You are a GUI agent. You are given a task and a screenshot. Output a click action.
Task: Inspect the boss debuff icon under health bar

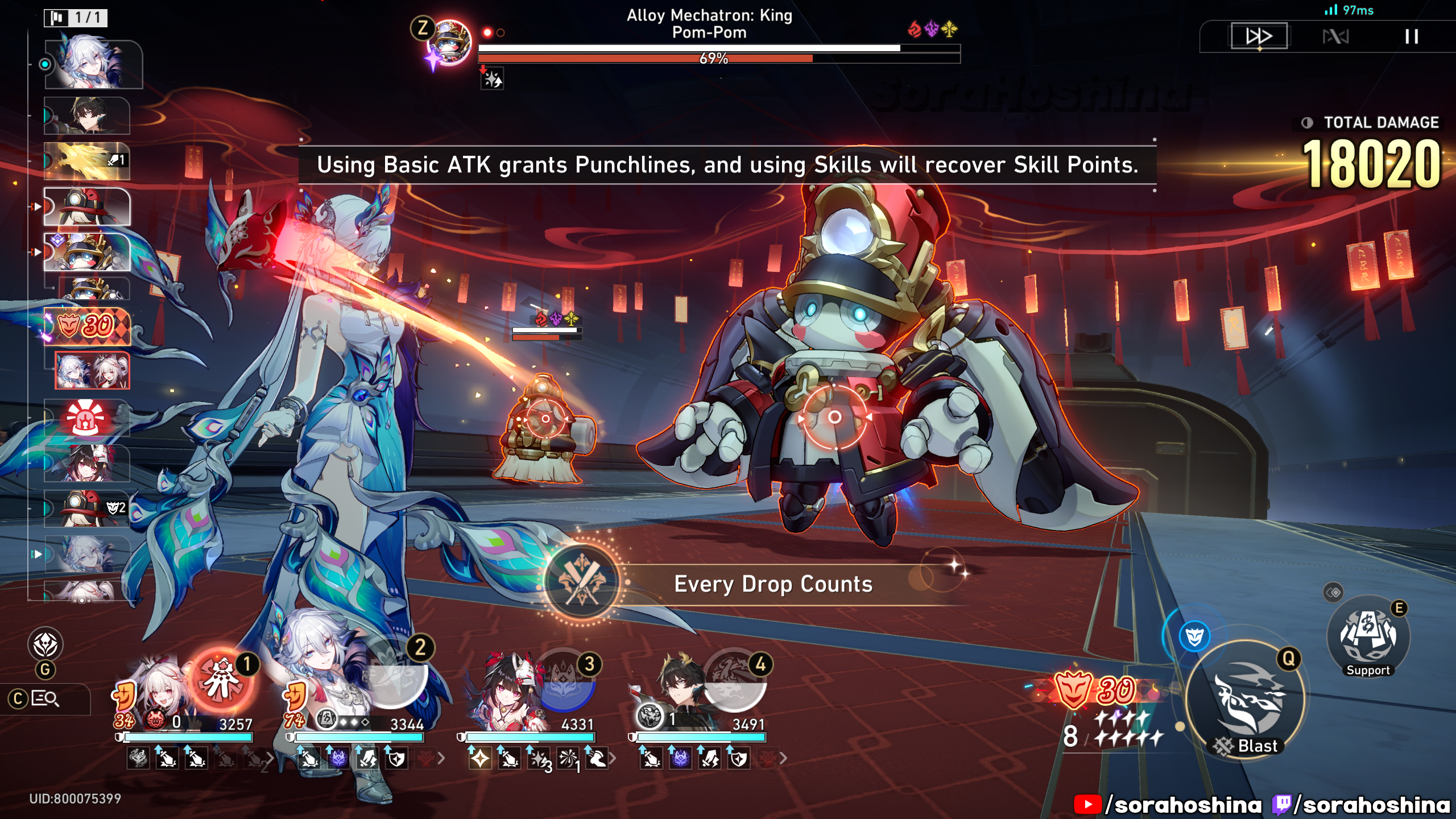pos(492,78)
